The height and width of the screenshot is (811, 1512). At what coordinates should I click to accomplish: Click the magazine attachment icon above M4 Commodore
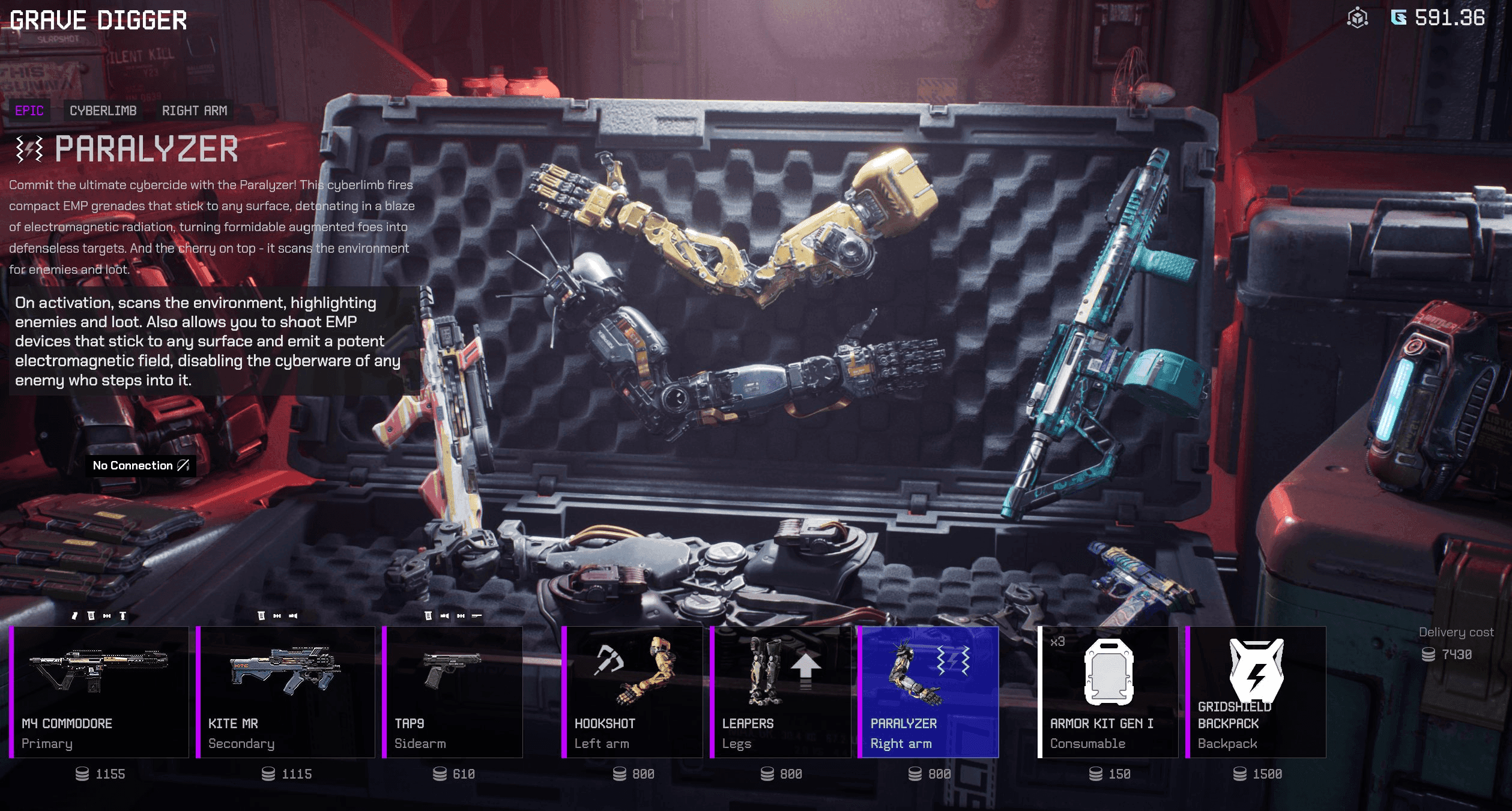[91, 616]
